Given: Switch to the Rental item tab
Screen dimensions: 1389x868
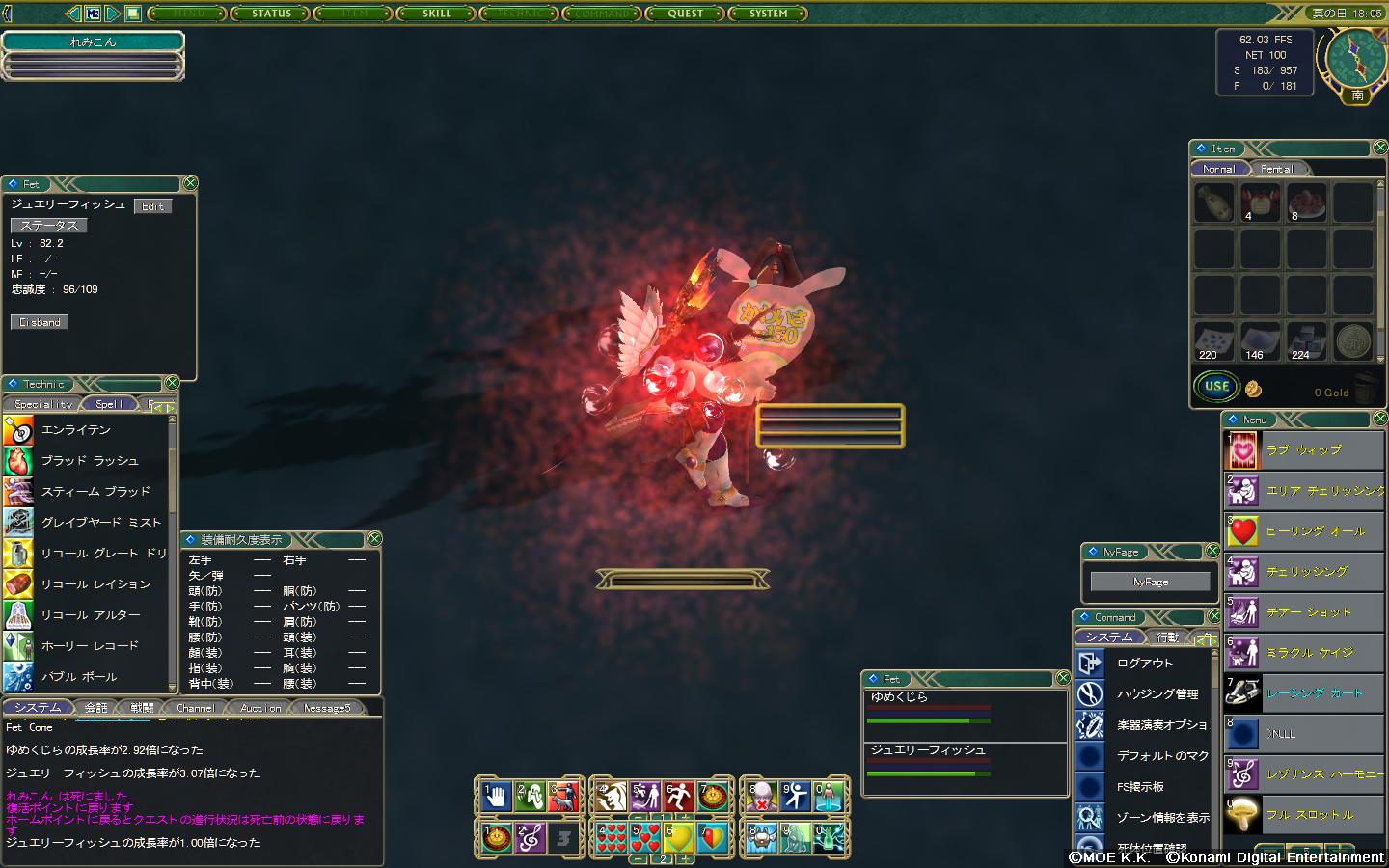Looking at the screenshot, I should pos(1276,169).
